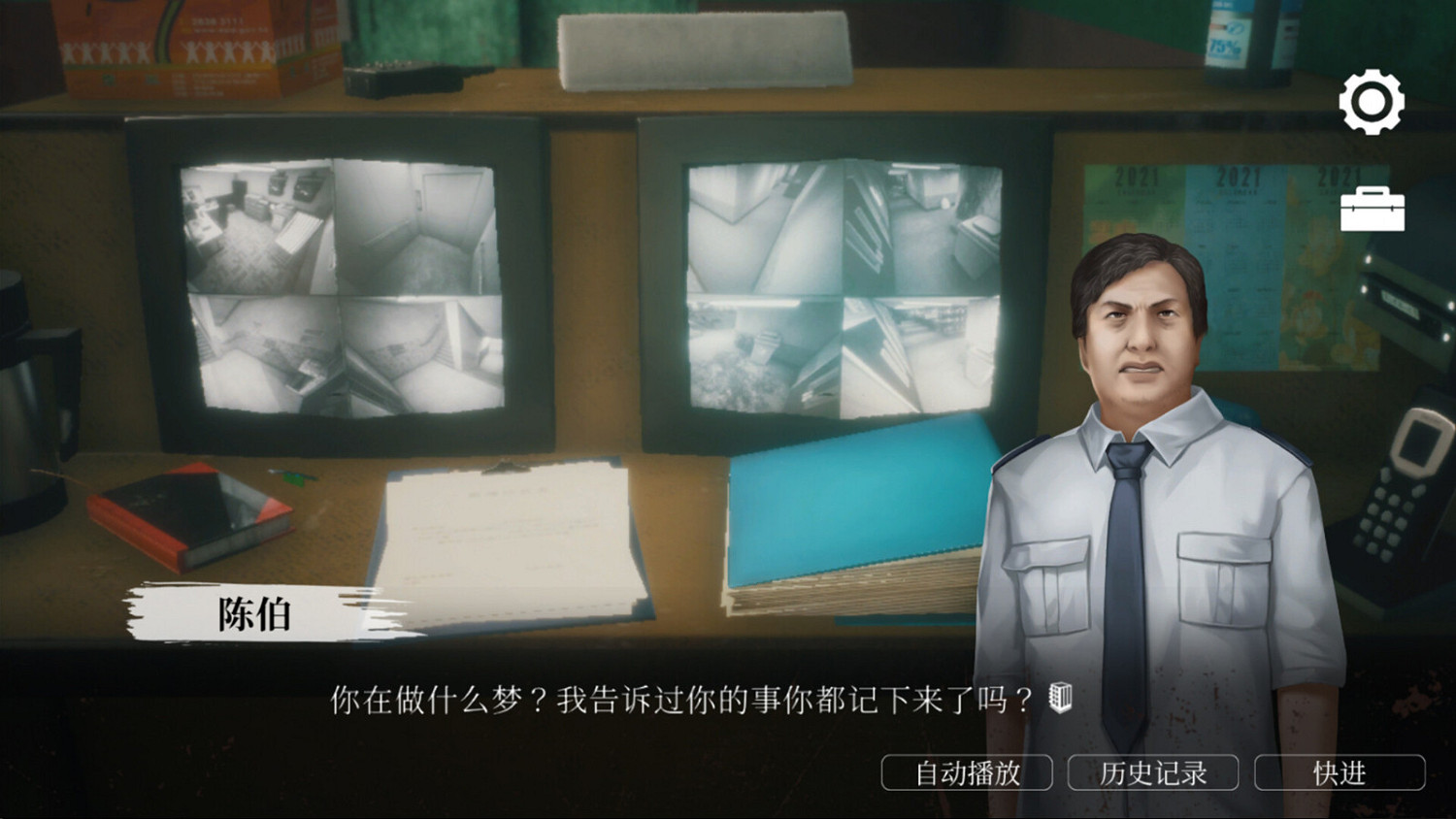The width and height of the screenshot is (1456, 819).
Task: Examine the blue folder on the desk
Action: click(x=854, y=505)
